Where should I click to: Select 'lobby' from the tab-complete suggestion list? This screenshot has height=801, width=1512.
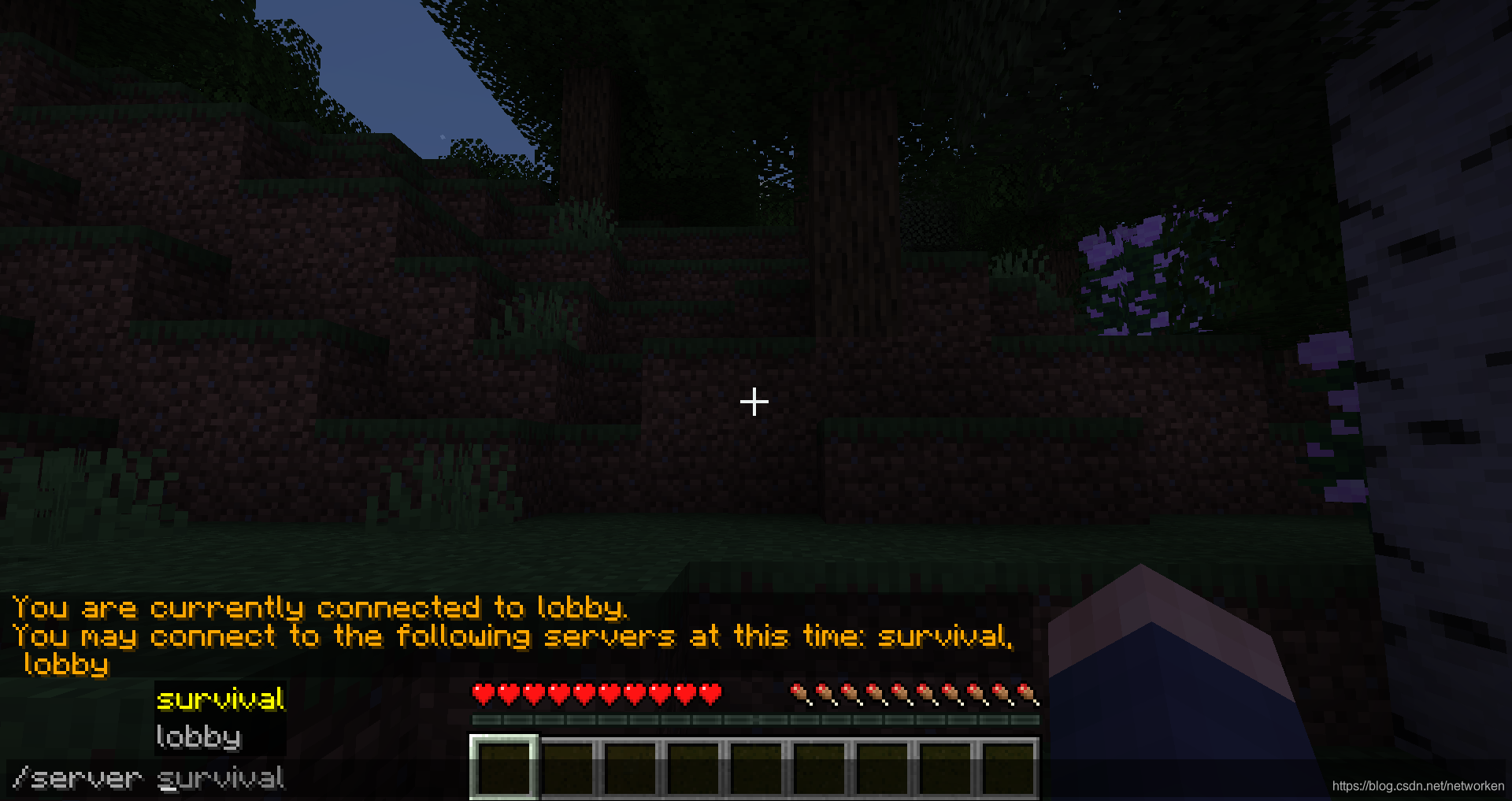[x=198, y=737]
